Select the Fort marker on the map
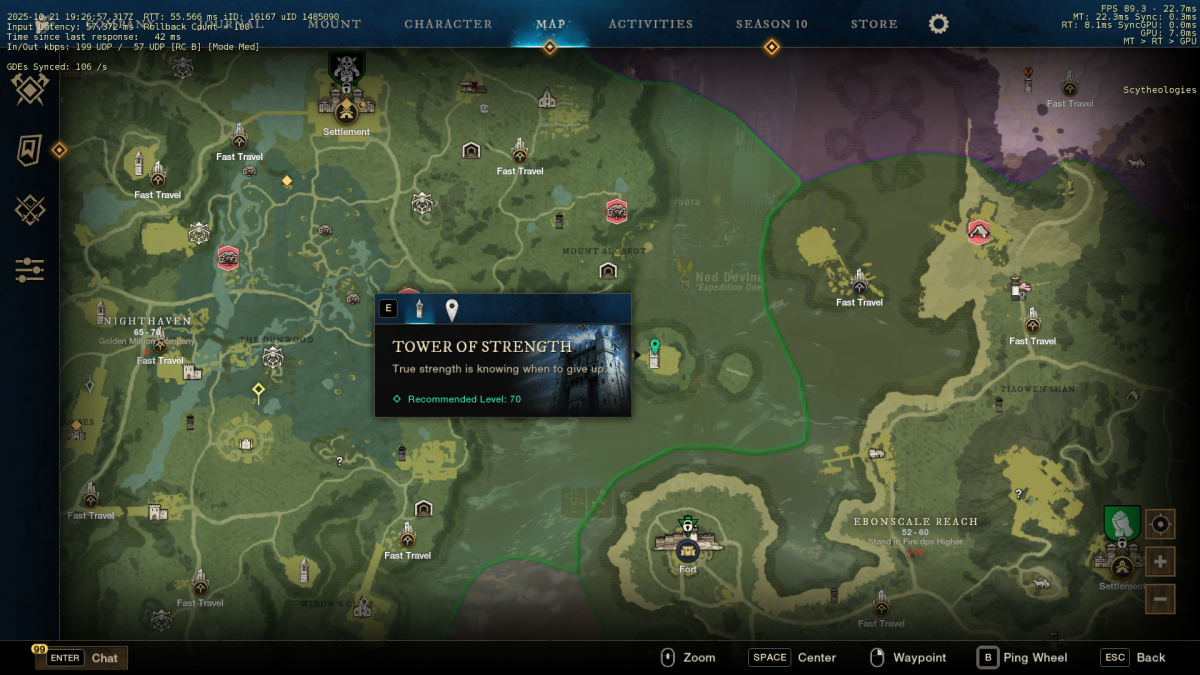The height and width of the screenshot is (675, 1200). click(687, 550)
